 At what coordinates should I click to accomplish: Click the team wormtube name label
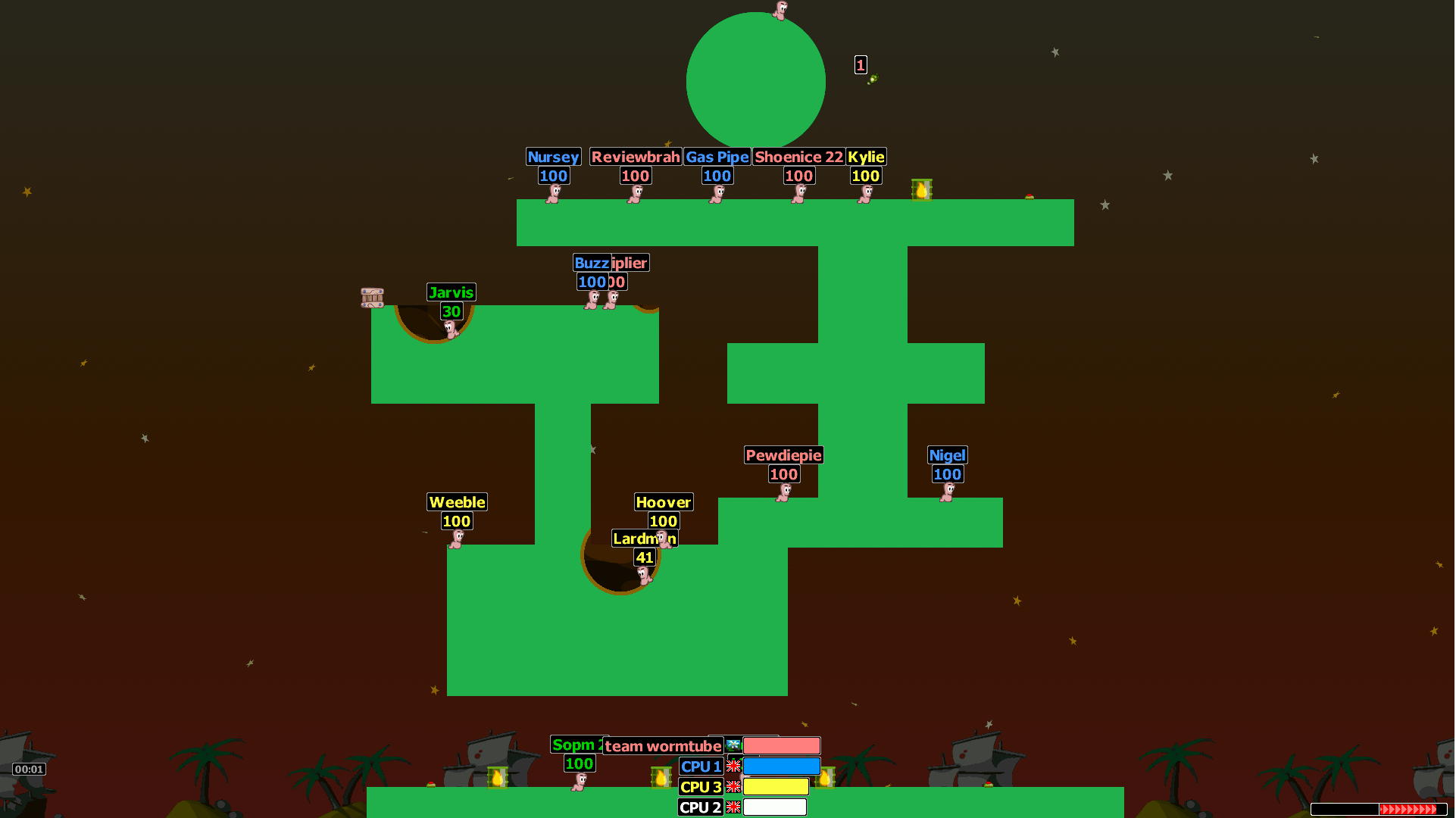pos(663,745)
